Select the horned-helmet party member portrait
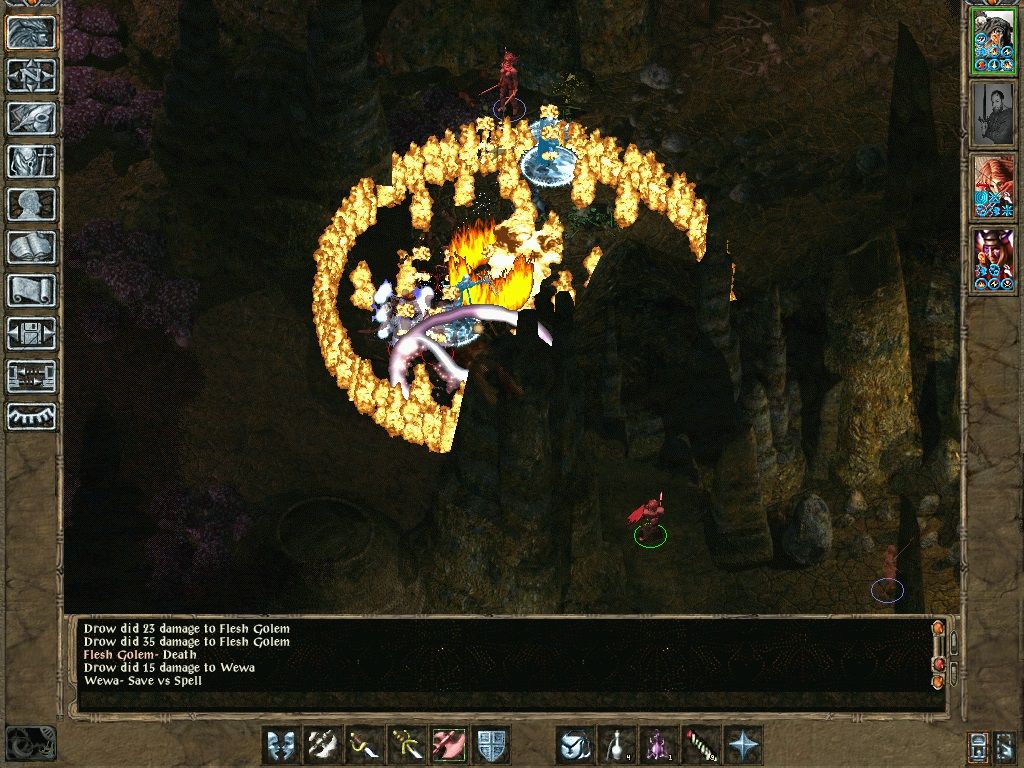Screen dimensions: 1024x768 (993, 261)
